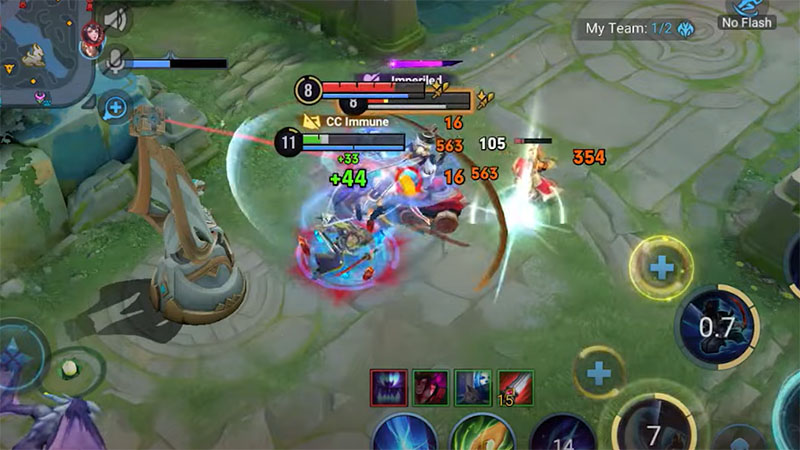Select the purple fanged-jaw buff icon
This screenshot has height=450, width=800.
[386, 386]
